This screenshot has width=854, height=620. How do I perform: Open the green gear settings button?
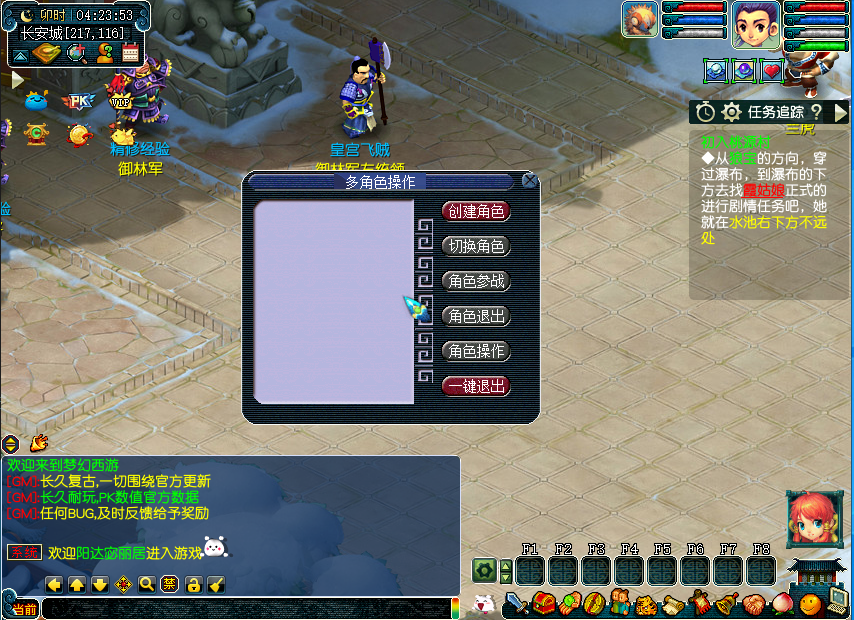[x=484, y=571]
